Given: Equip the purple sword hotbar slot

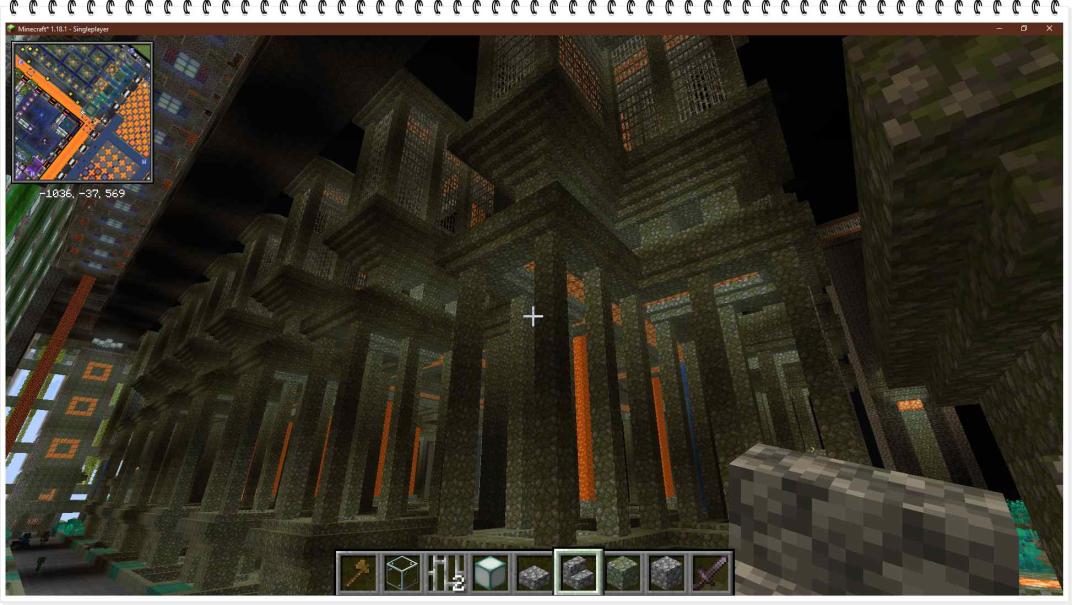Looking at the screenshot, I should 710,572.
